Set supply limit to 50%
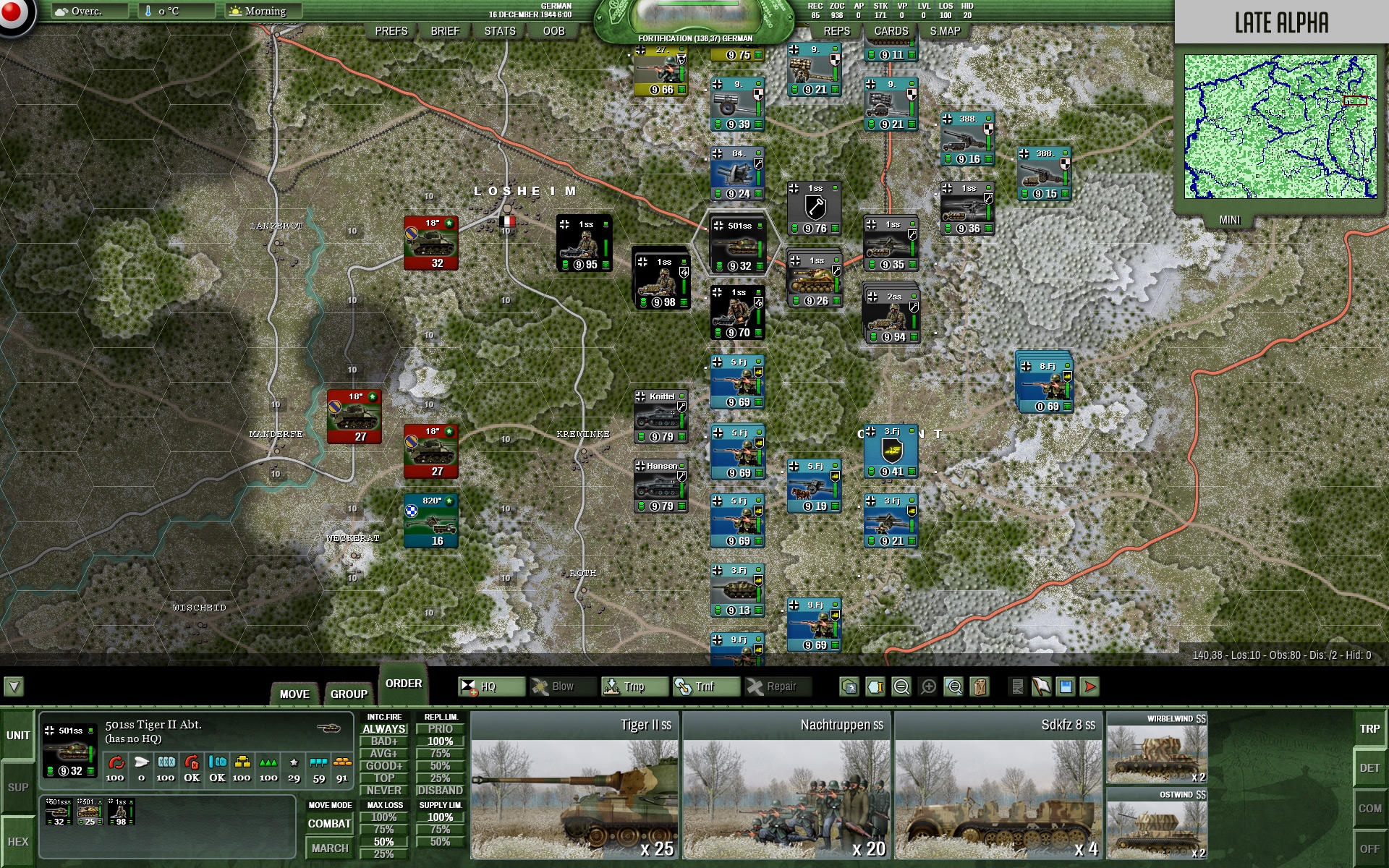 (x=439, y=841)
